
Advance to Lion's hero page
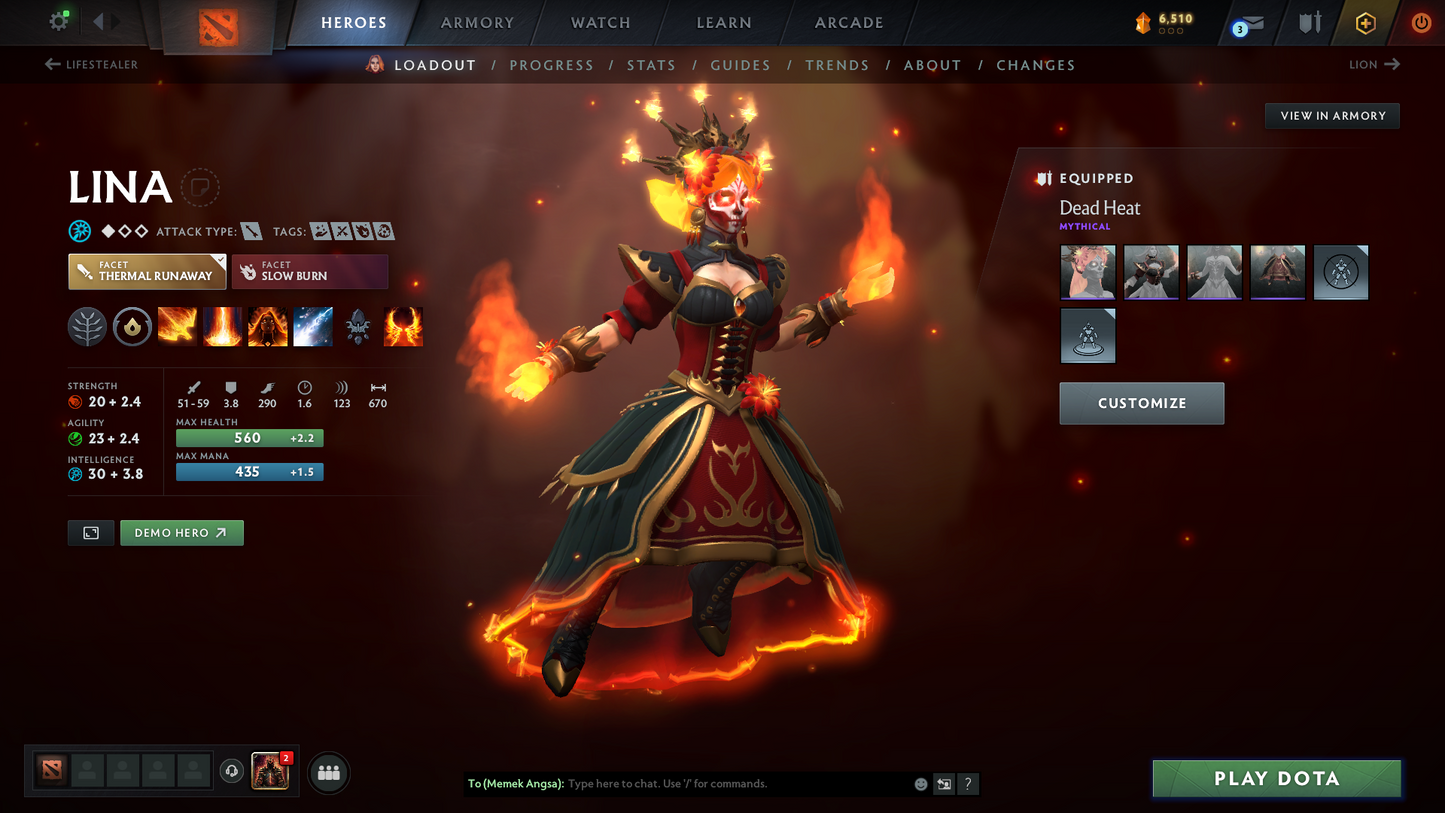[1373, 64]
